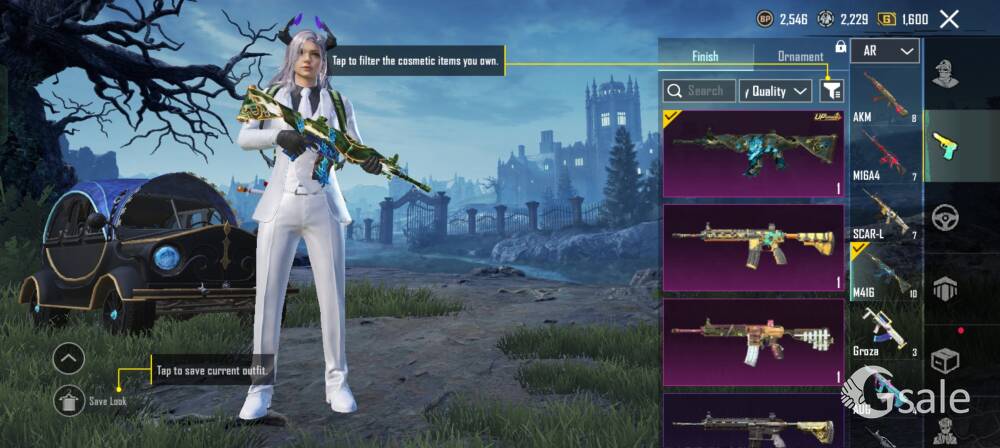Save the current look
Screen dimensions: 1000x448
click(69, 400)
